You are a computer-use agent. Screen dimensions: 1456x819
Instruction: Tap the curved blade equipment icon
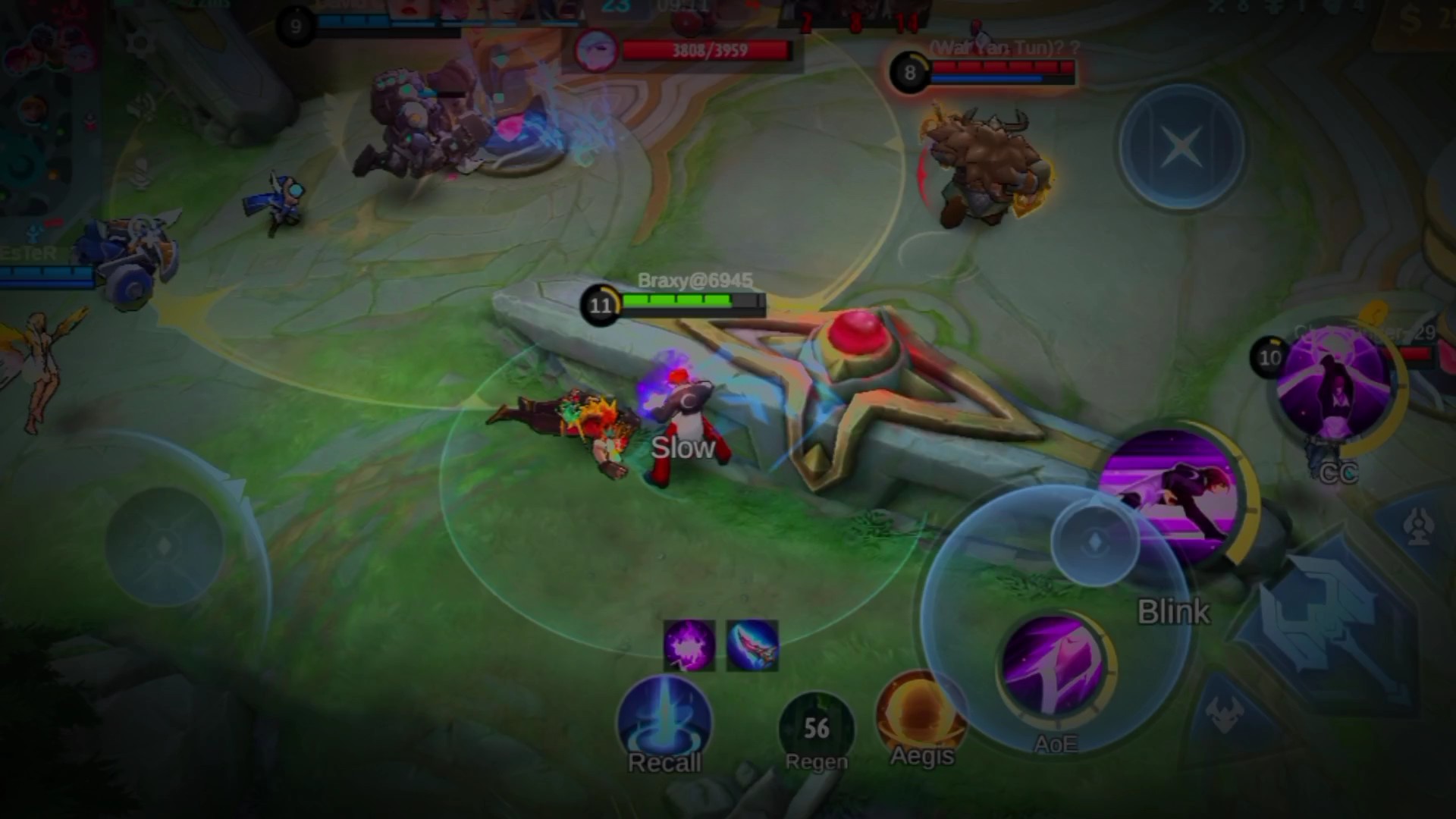tap(752, 645)
